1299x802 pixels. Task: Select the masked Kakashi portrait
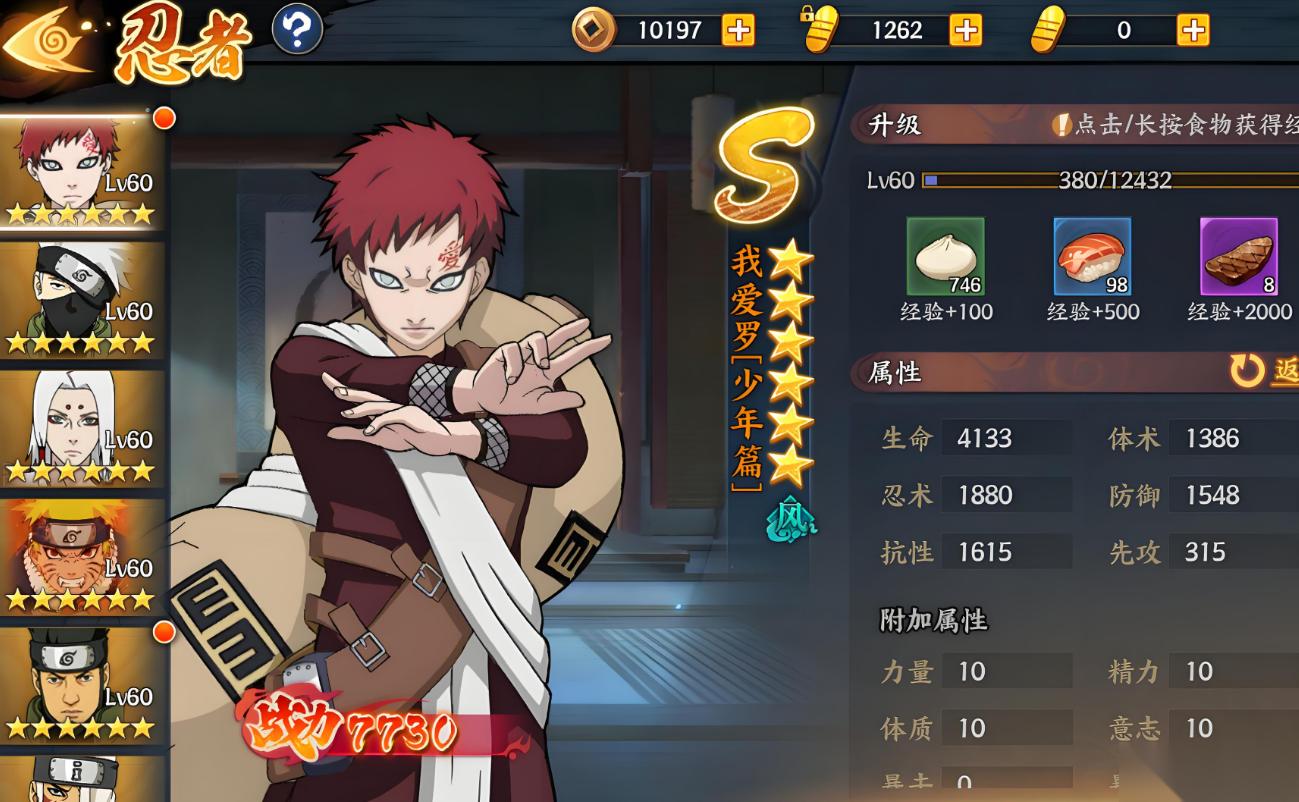[x=82, y=300]
